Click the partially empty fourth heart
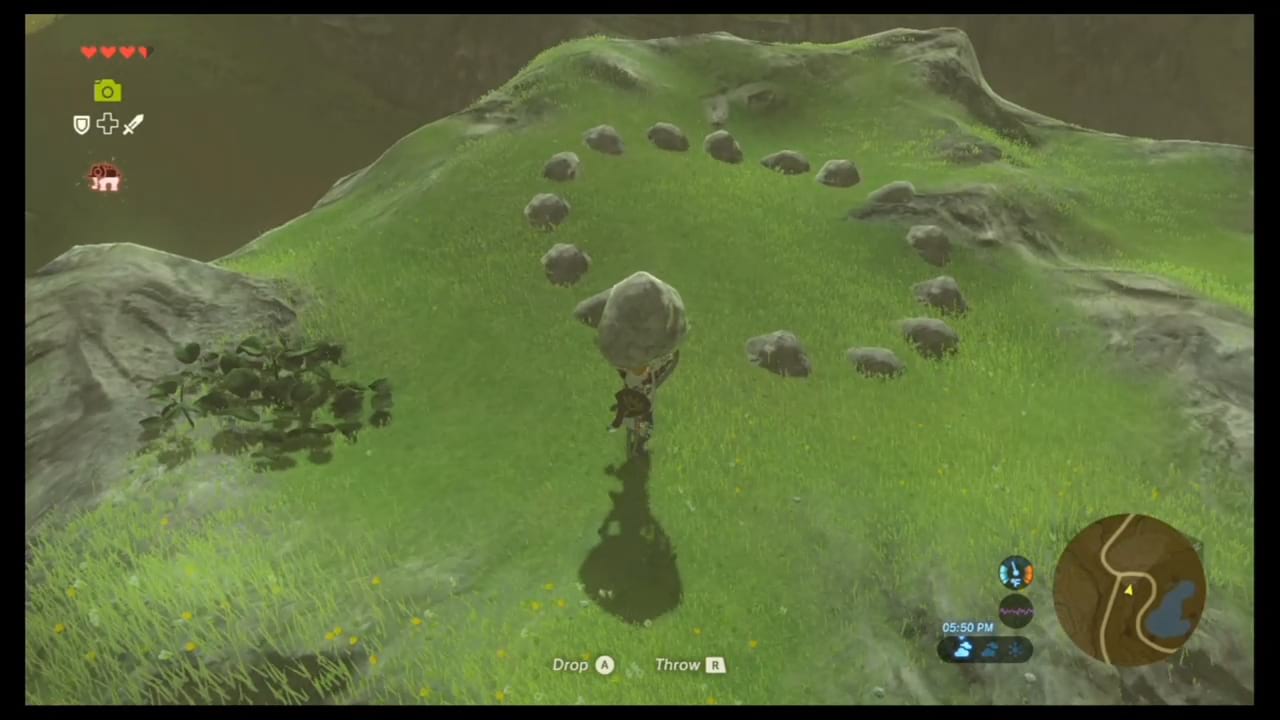This screenshot has width=1280, height=720. coord(142,52)
